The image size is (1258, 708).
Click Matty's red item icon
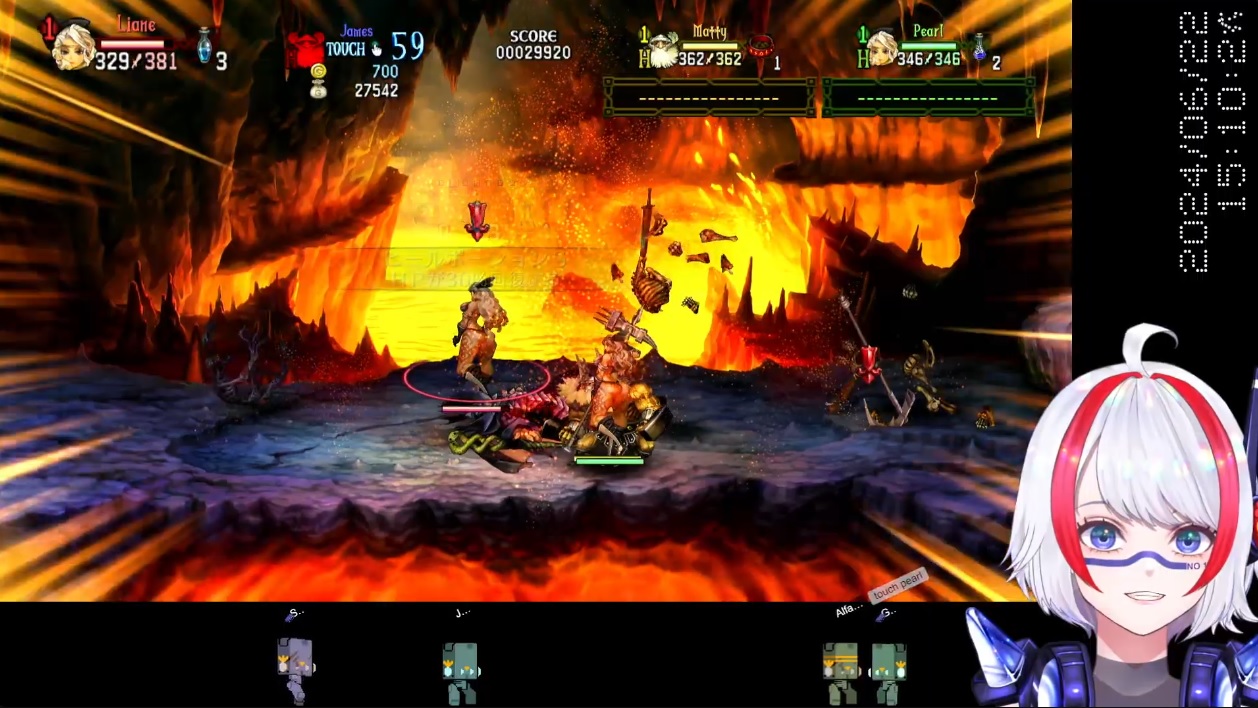763,45
